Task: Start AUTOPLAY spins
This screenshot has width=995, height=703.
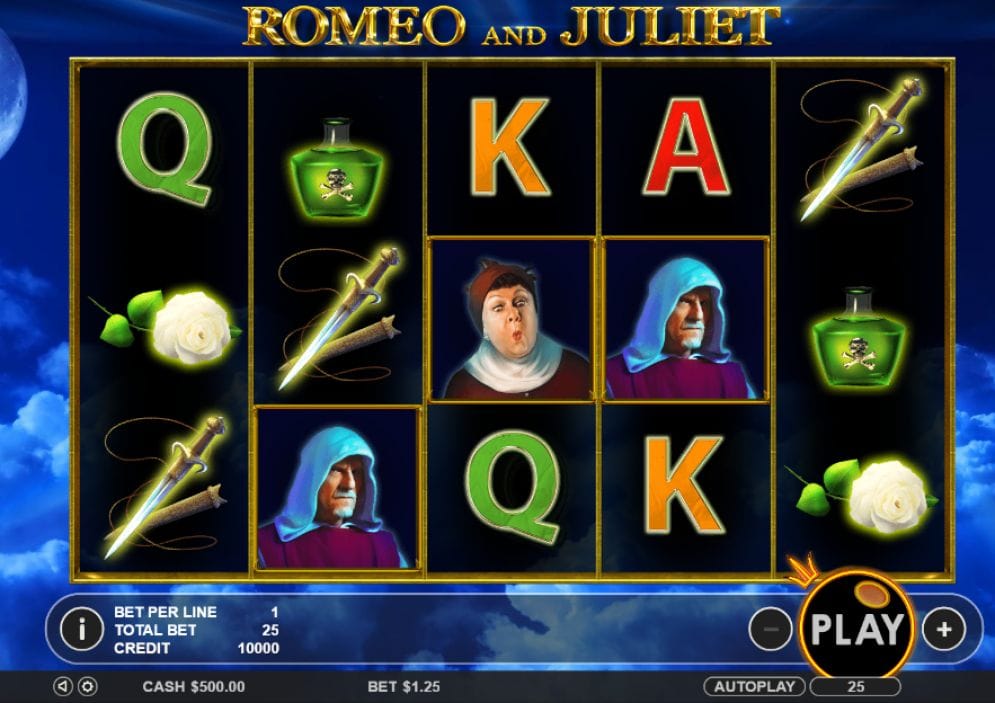Action: 754,687
